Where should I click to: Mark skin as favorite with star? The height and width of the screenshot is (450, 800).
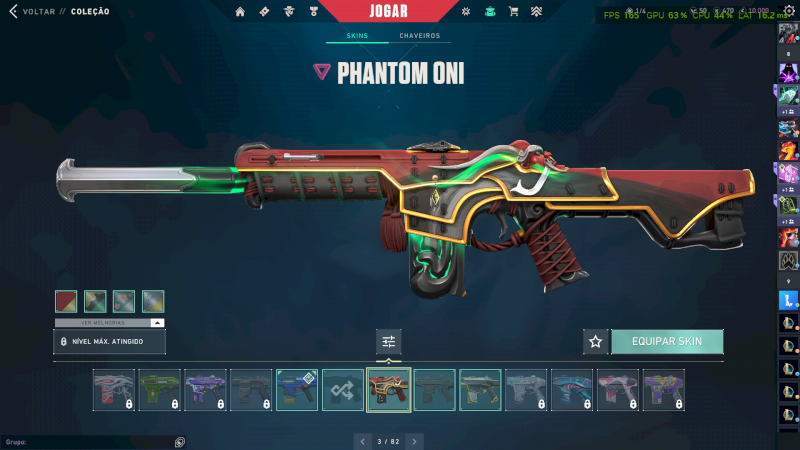pyautogui.click(x=596, y=342)
